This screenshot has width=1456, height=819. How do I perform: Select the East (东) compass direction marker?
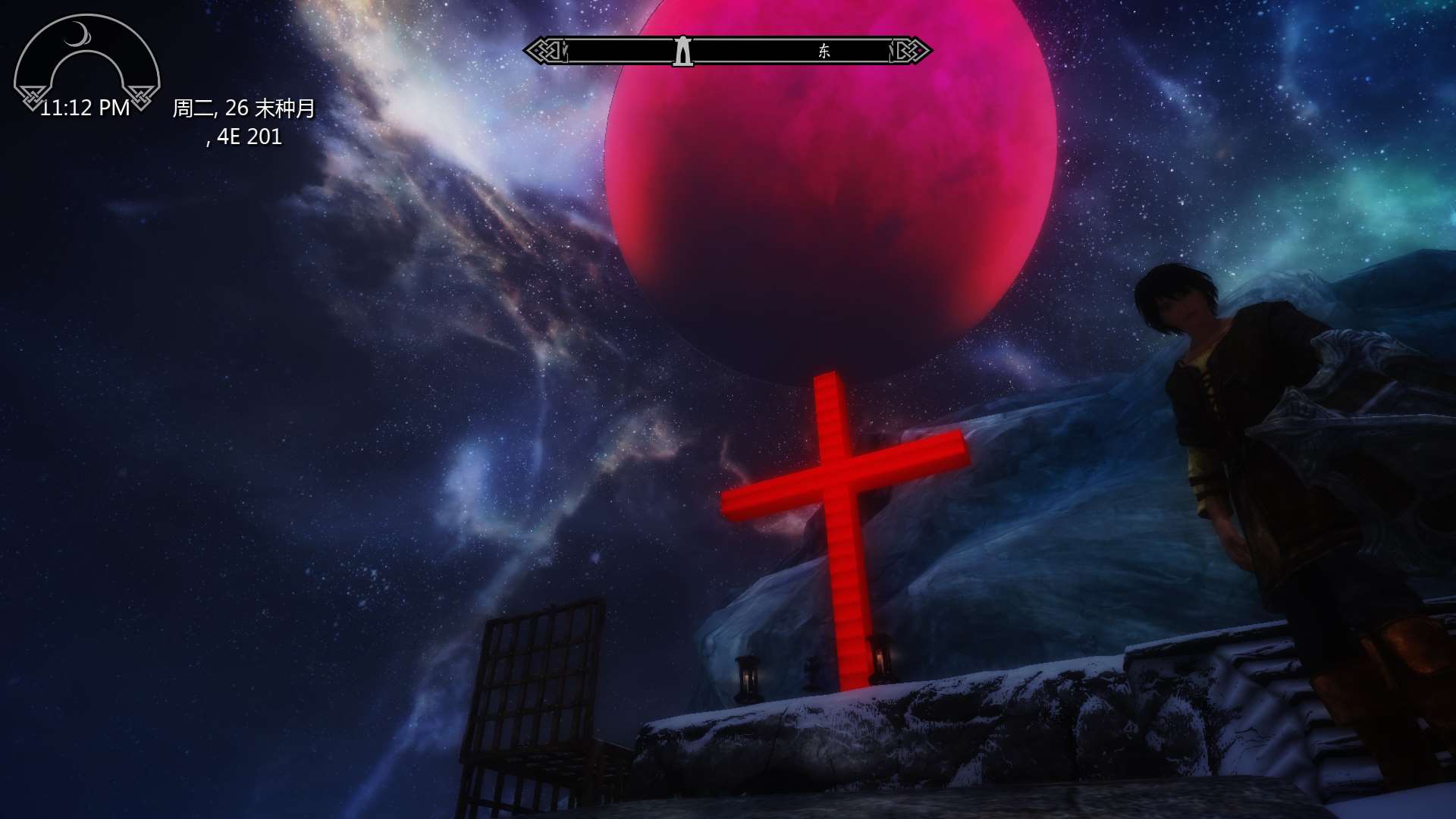click(824, 52)
